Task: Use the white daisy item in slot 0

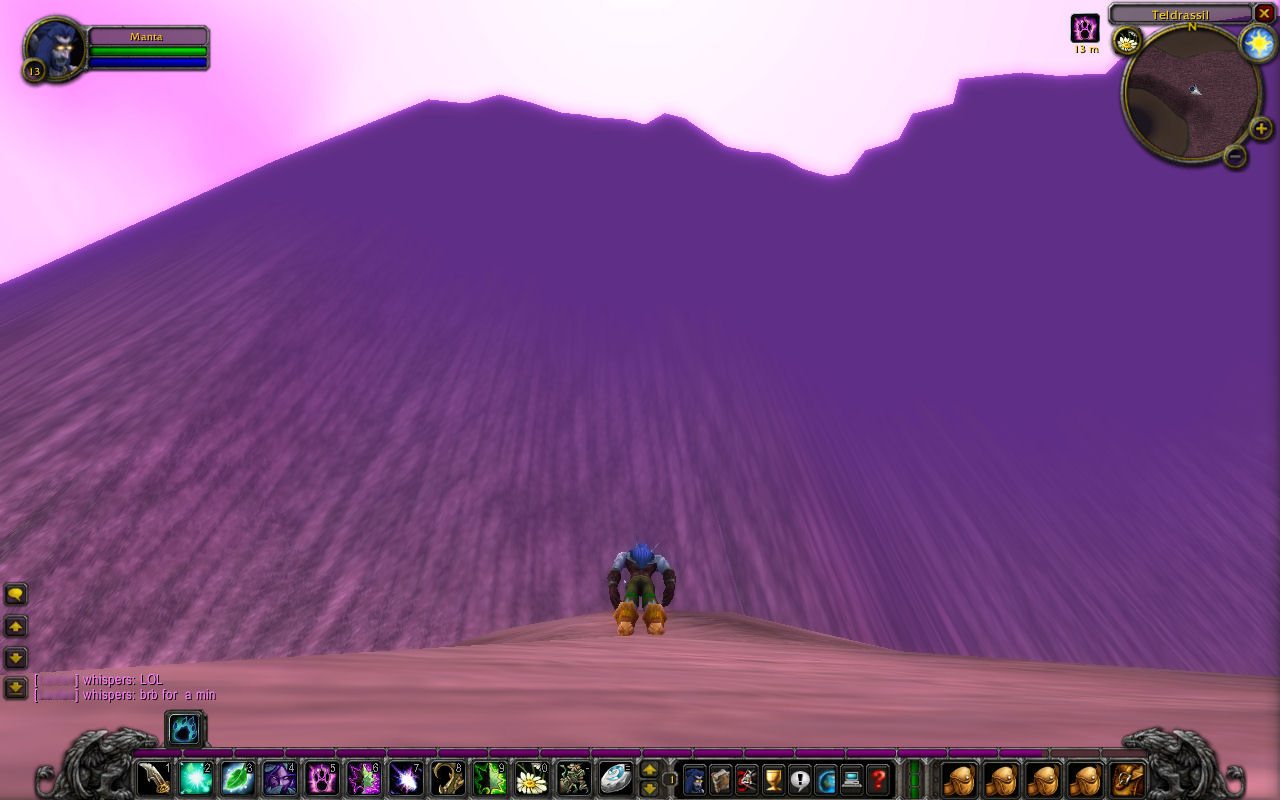Action: click(531, 778)
